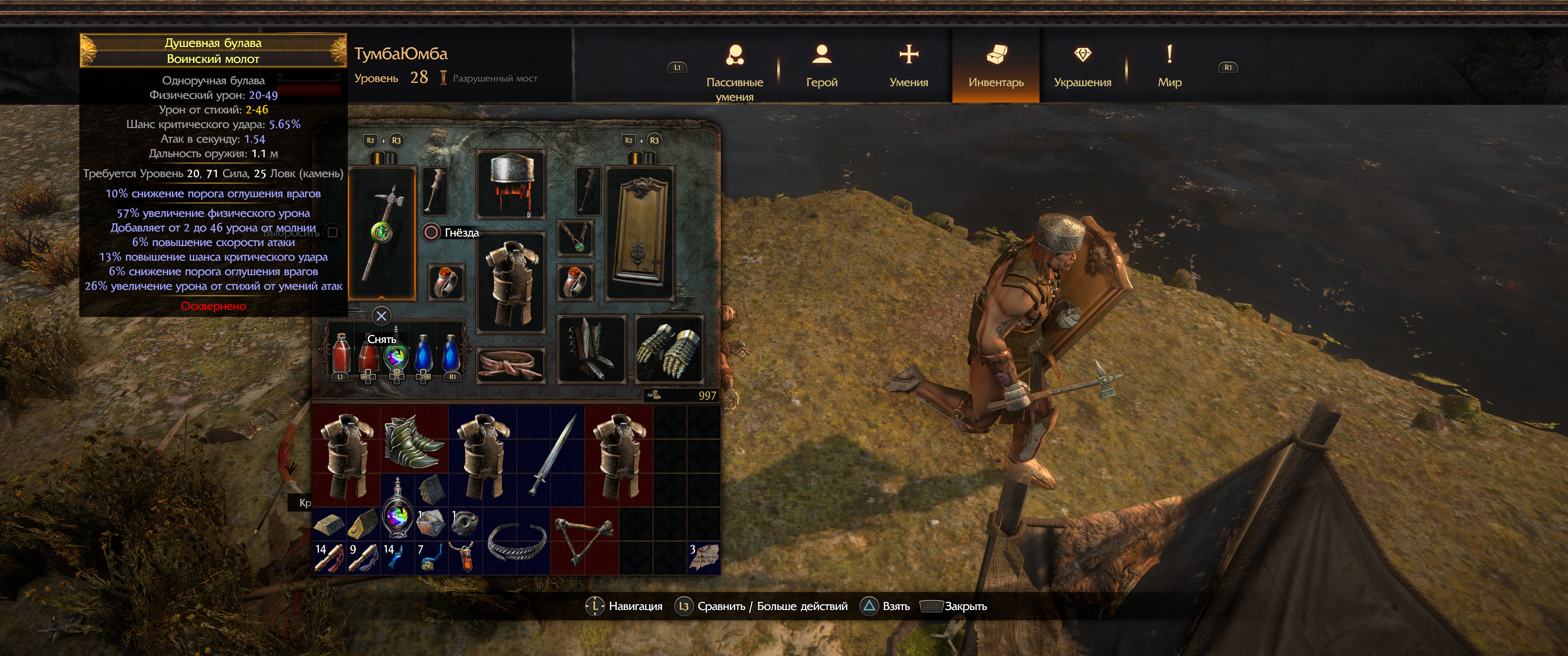Select the map scroll stack of three
The image size is (1568, 656).
coord(704,558)
